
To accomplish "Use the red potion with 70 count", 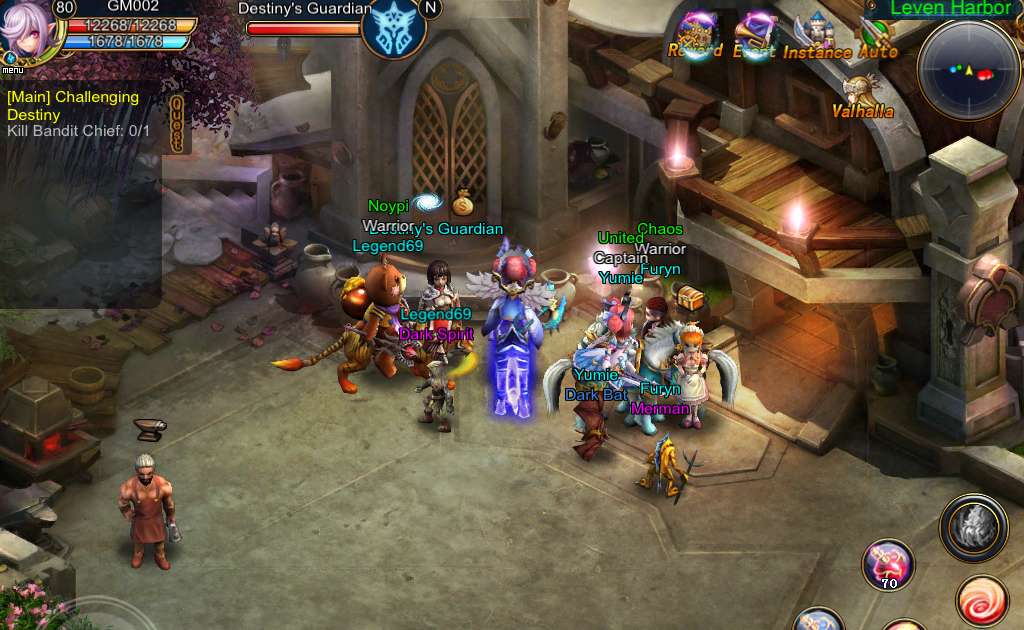I will click(887, 564).
